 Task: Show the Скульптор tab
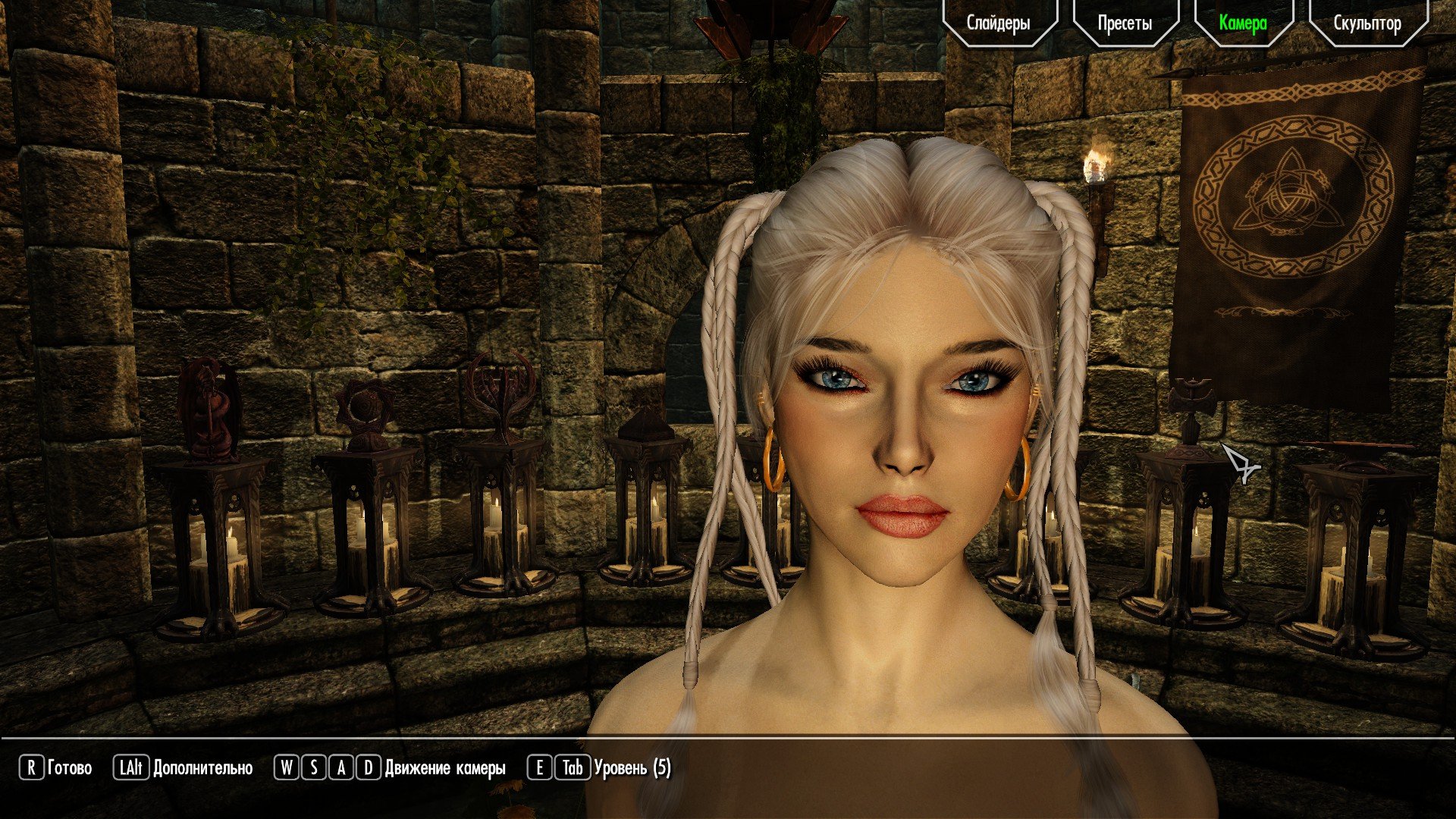tap(1367, 23)
